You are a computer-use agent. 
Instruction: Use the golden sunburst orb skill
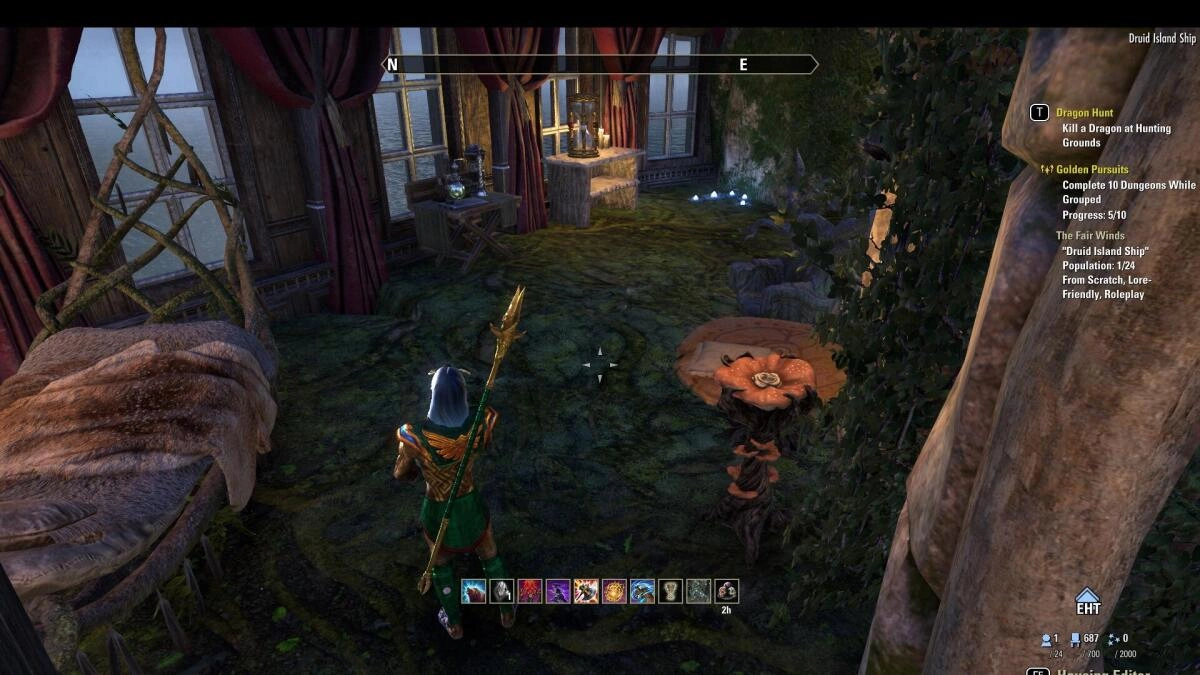point(614,591)
